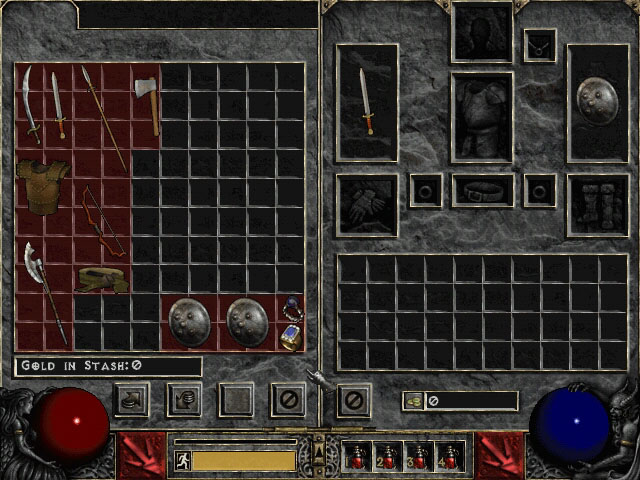The width and height of the screenshot is (640, 480).
Task: Click the equipped sword in the weapon slot
Action: (x=367, y=101)
